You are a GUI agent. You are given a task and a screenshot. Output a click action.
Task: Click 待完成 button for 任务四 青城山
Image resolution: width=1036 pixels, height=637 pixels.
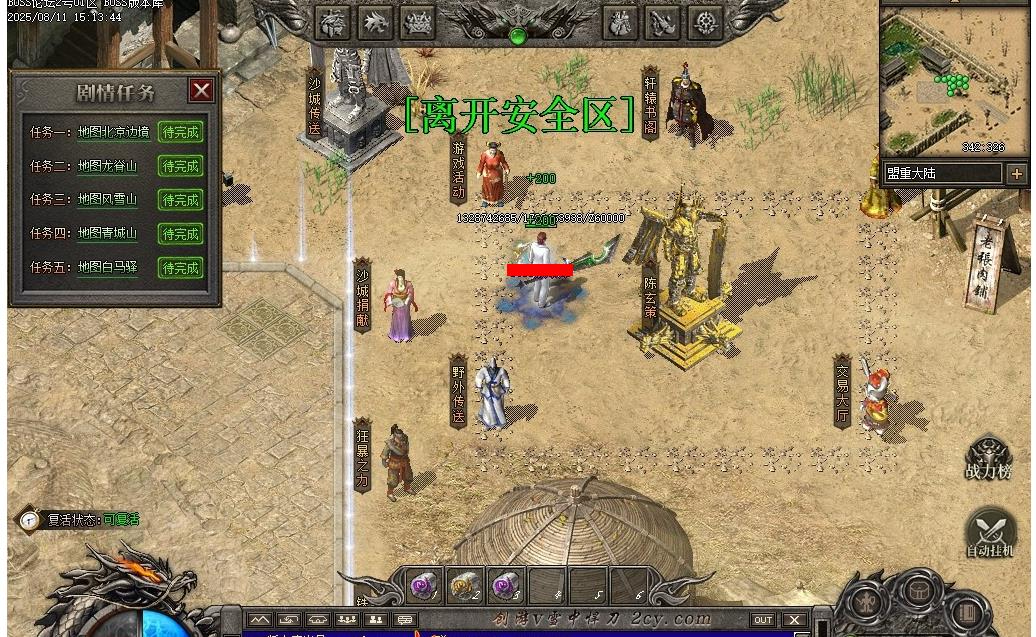point(180,234)
